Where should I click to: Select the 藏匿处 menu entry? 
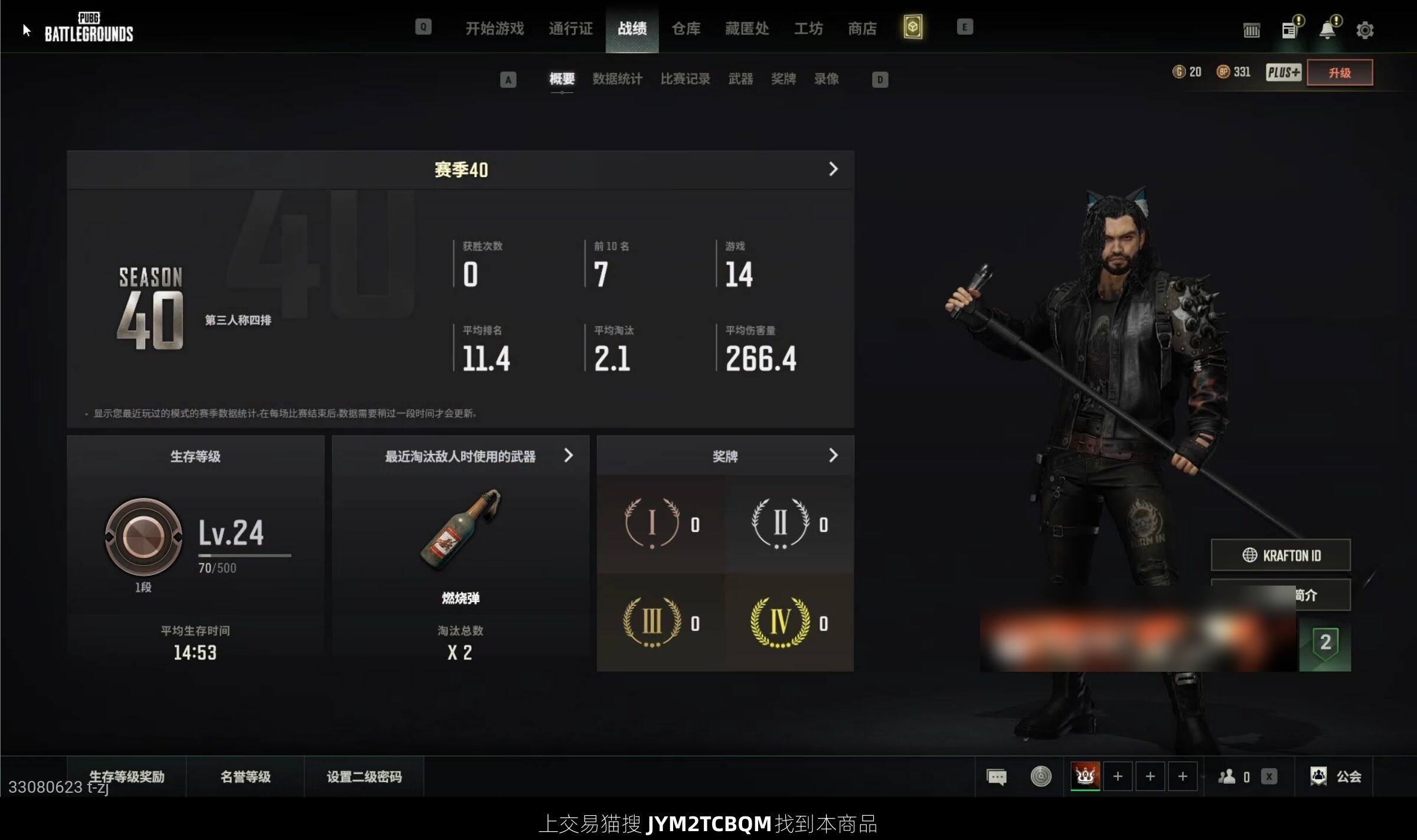coord(747,28)
